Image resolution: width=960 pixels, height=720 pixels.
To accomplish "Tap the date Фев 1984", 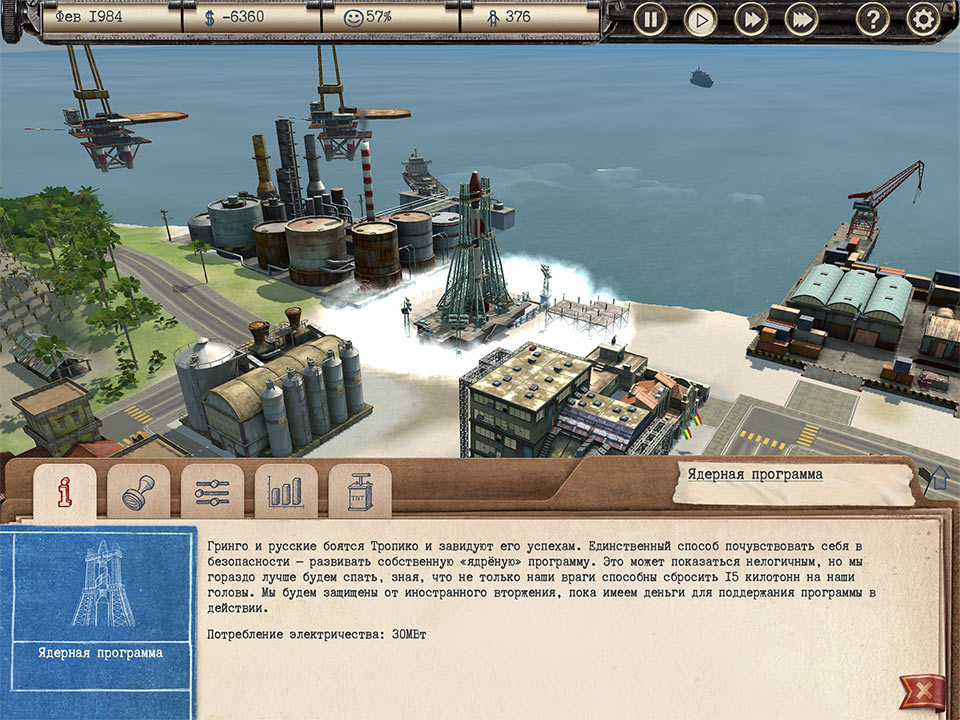I will (x=108, y=18).
